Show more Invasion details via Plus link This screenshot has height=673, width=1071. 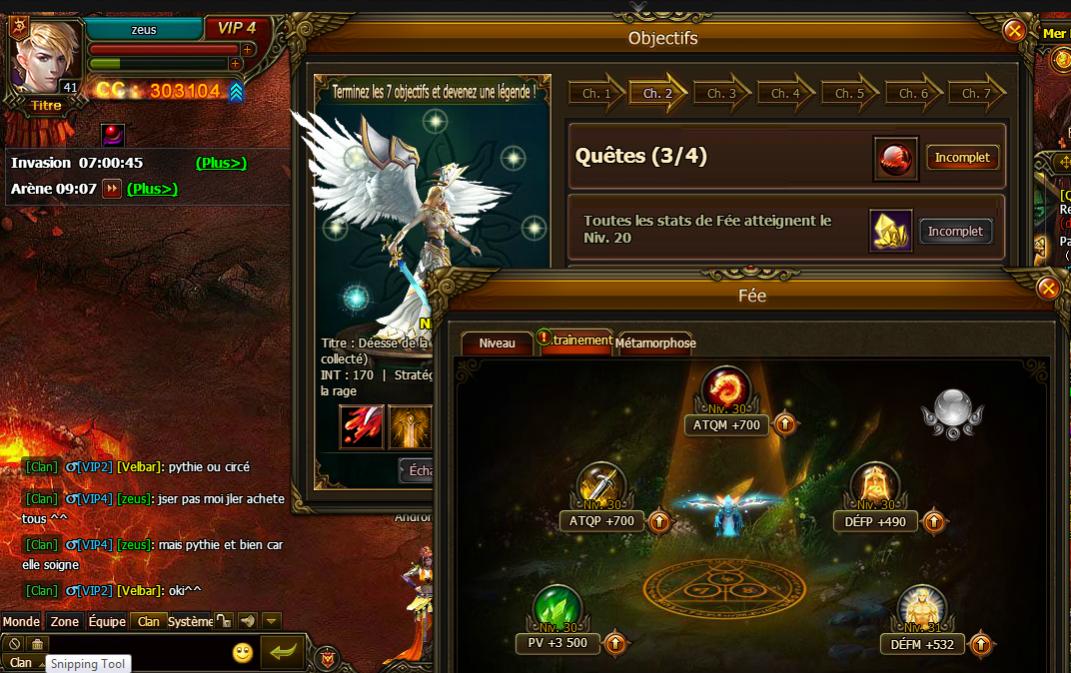(x=221, y=162)
